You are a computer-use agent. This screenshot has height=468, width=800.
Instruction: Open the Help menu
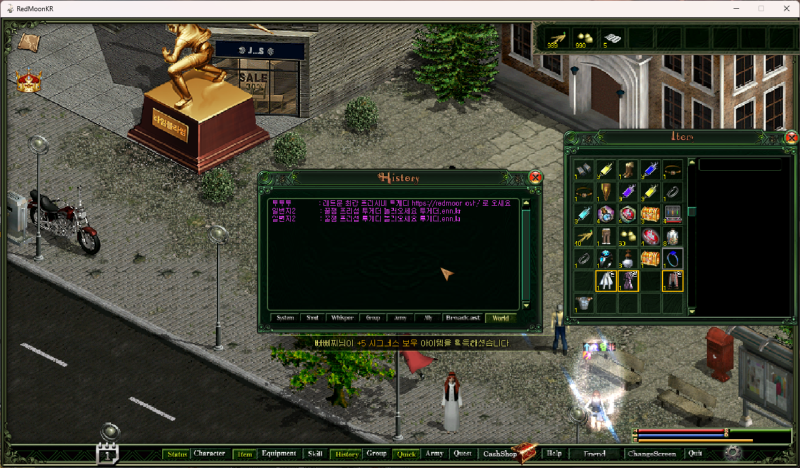pos(554,454)
